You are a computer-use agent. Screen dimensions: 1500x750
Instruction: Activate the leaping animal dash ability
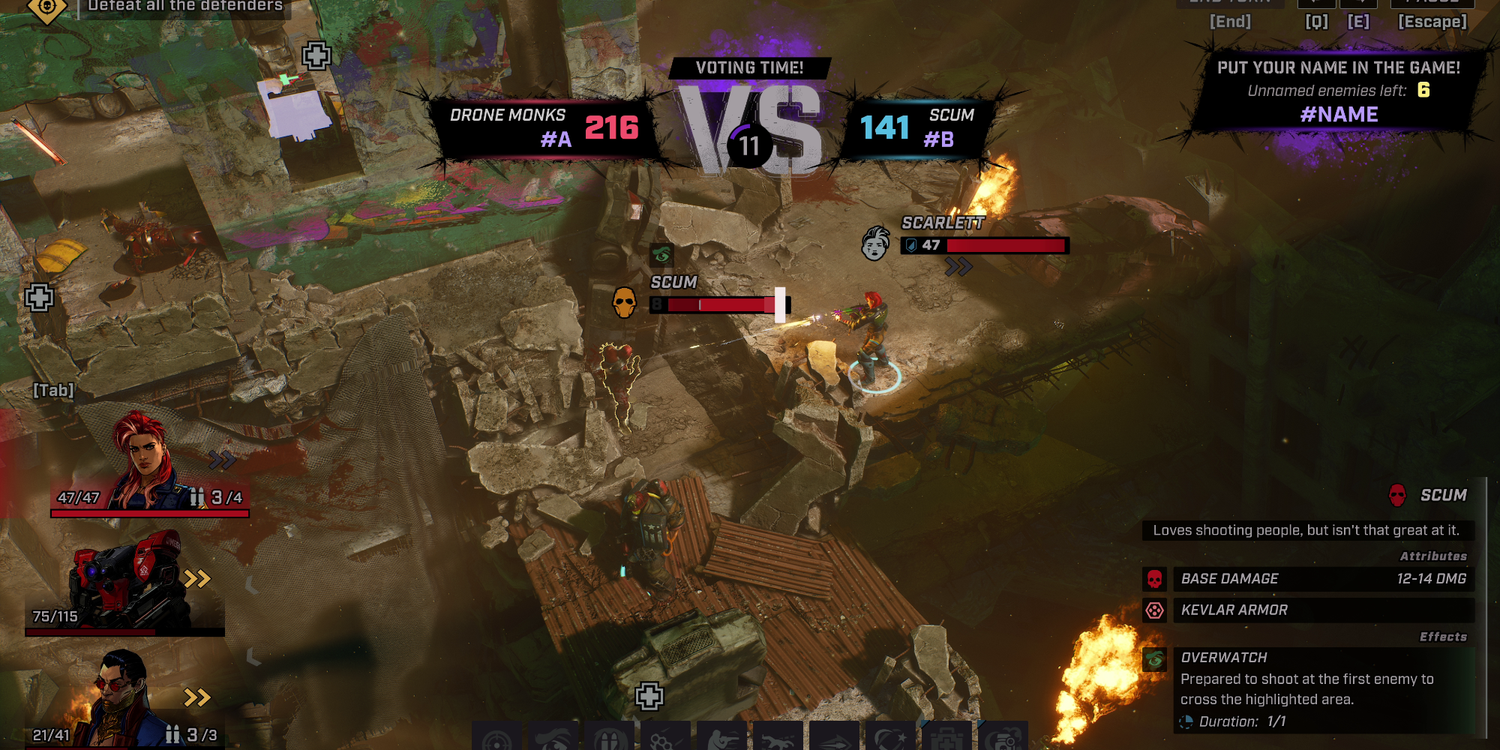pos(778,739)
